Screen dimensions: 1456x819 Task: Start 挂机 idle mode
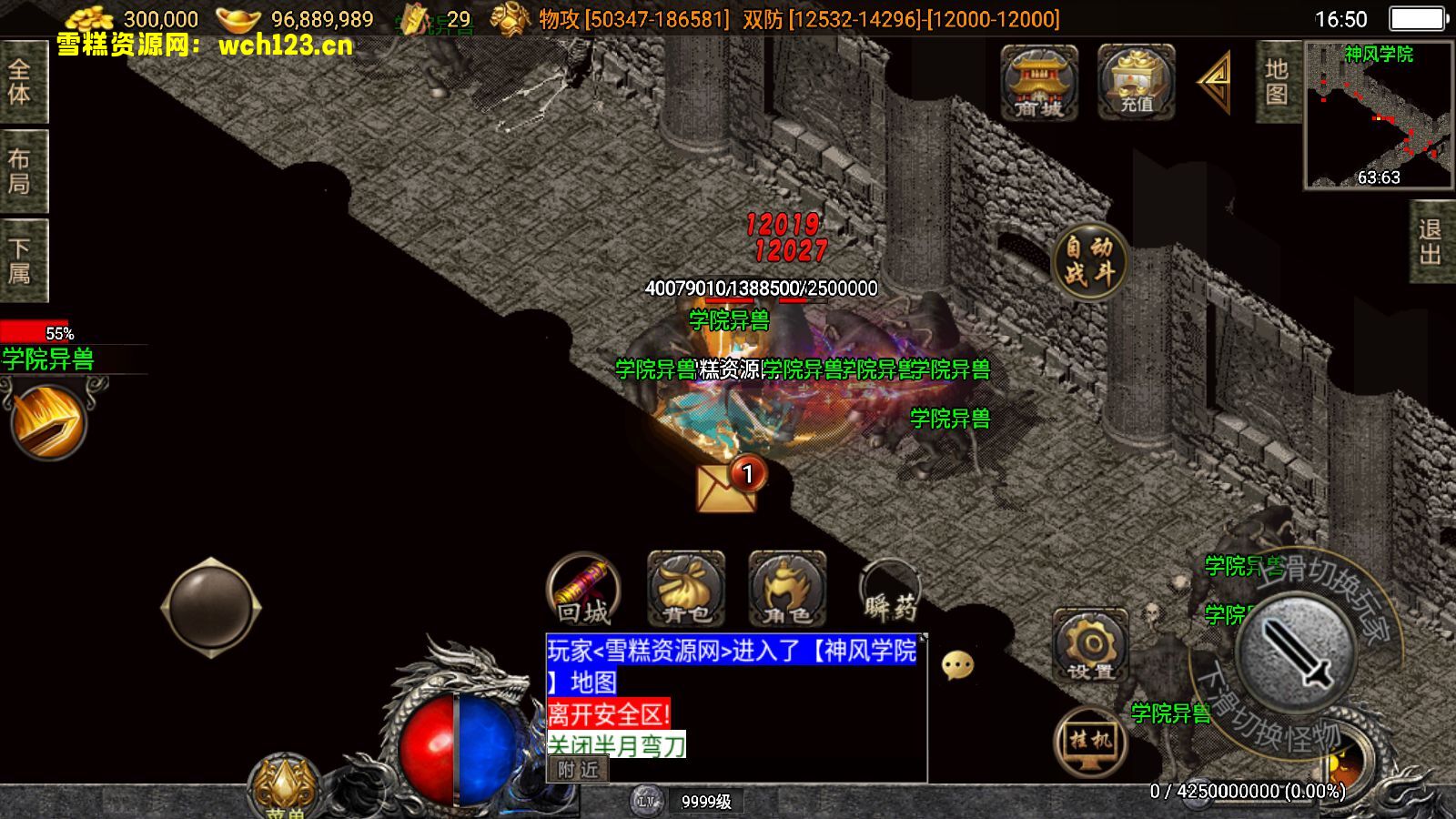point(1090,743)
